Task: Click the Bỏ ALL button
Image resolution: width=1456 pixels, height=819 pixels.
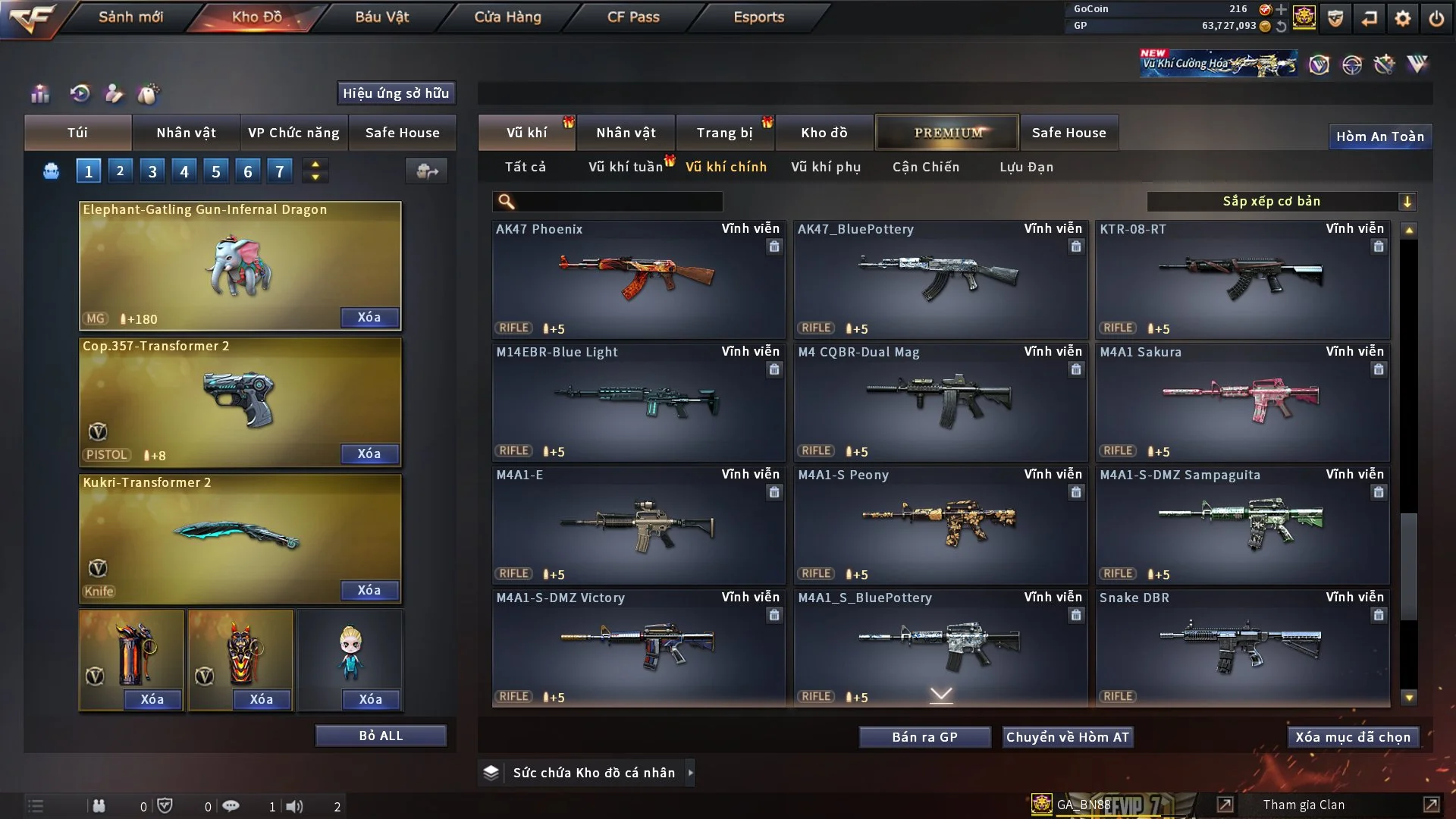Action: 381,736
